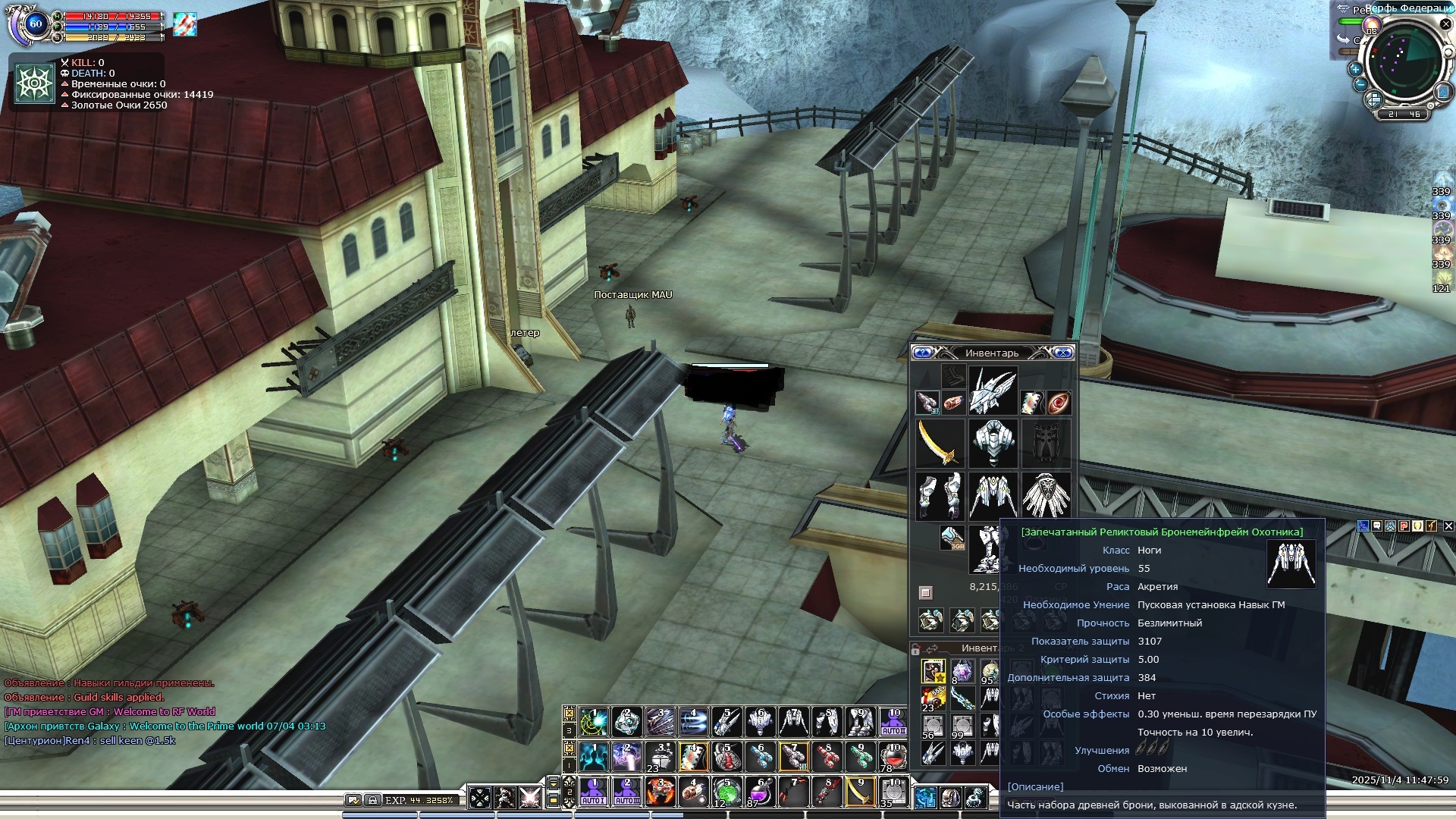Select the purple gem item with 8 count

(x=962, y=671)
